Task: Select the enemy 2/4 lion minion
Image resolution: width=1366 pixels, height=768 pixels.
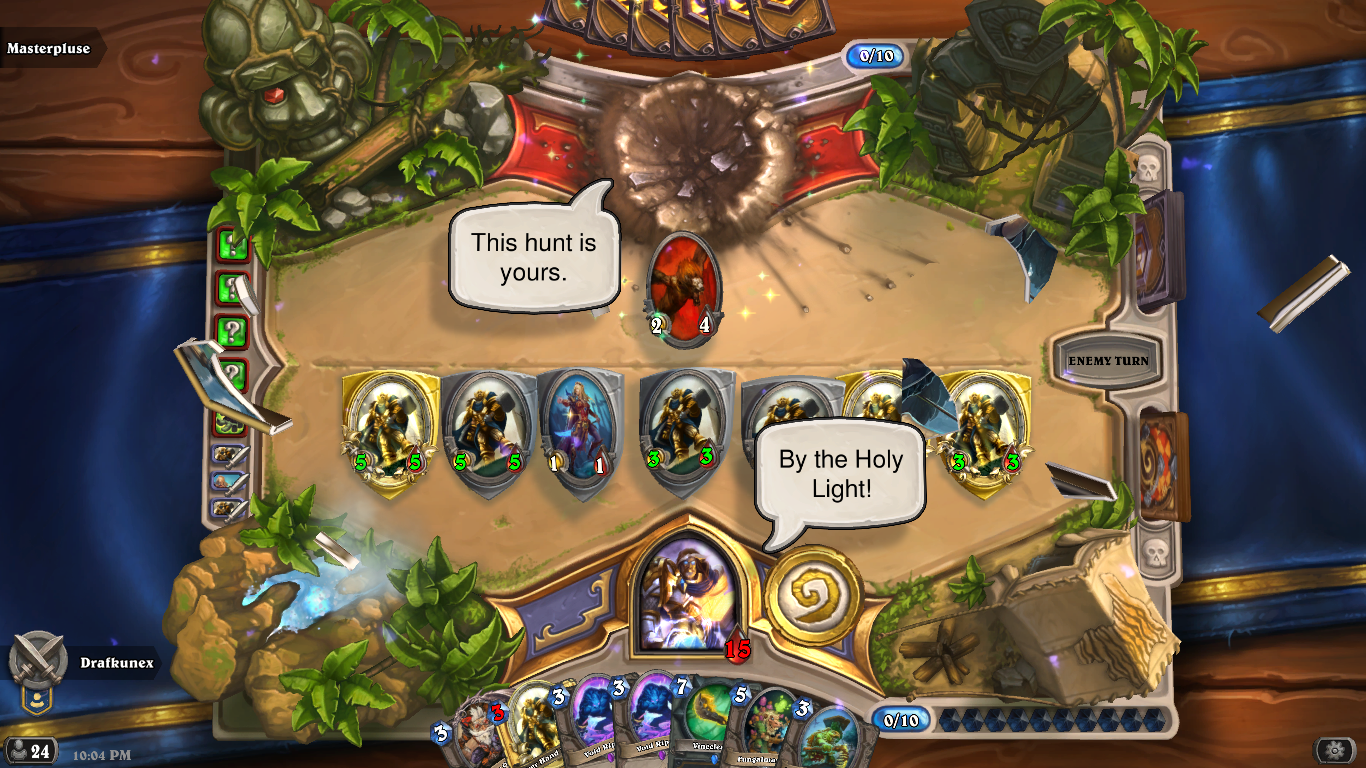Action: tap(684, 288)
